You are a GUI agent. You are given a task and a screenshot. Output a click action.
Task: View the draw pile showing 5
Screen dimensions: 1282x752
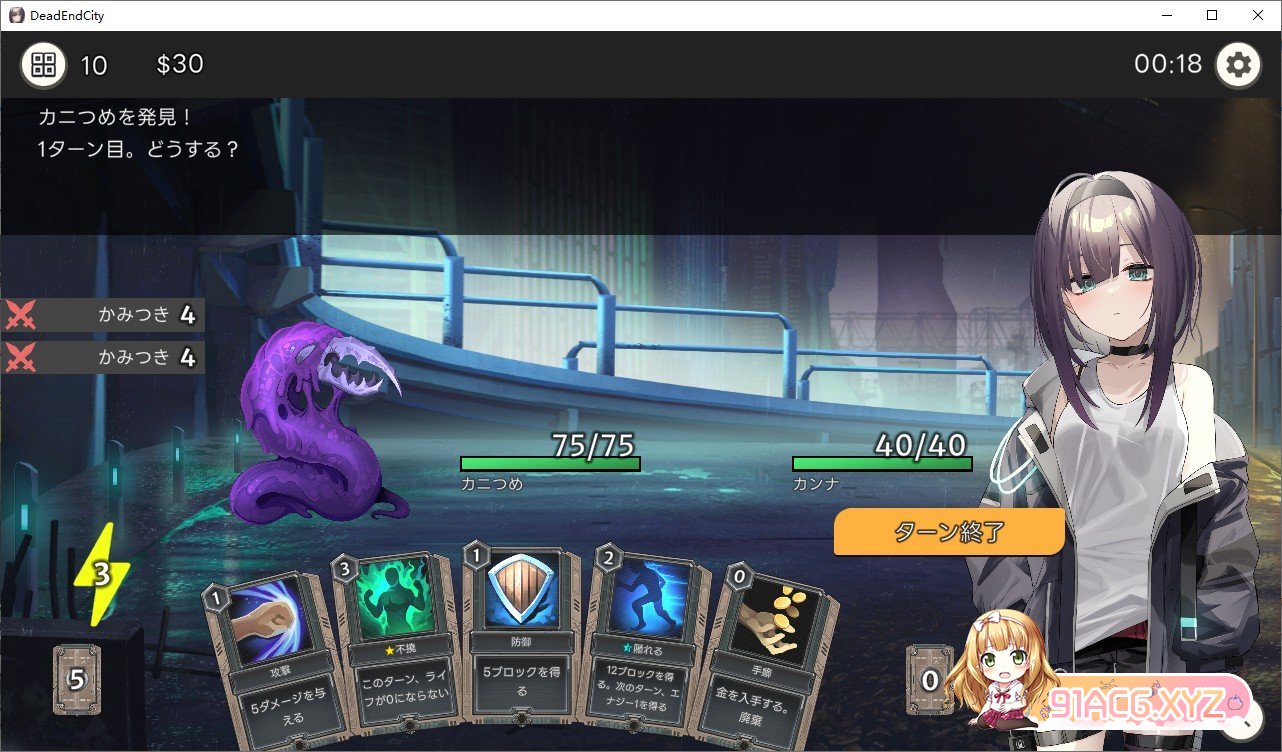click(77, 680)
